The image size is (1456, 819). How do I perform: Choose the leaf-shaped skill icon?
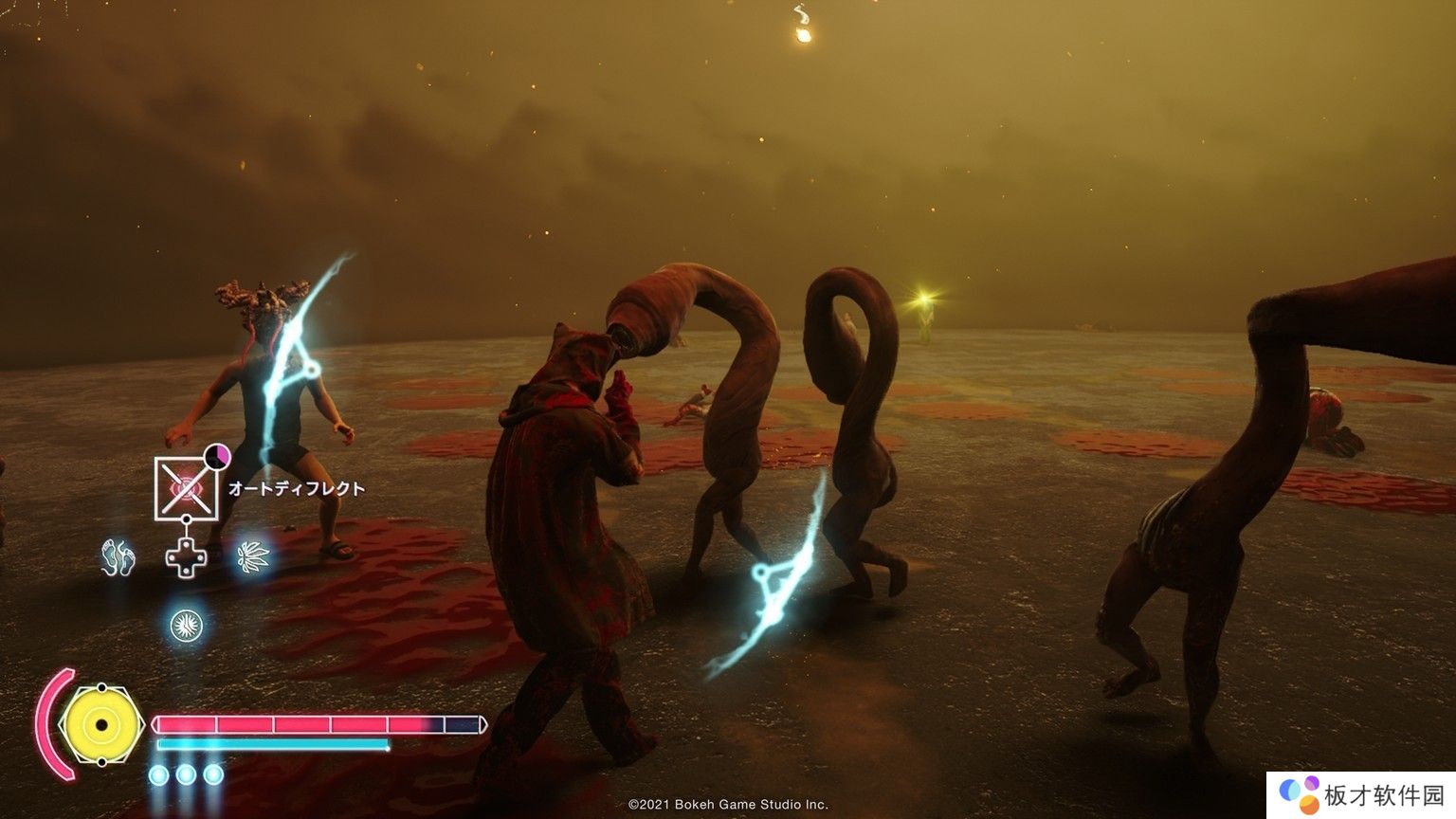[253, 556]
